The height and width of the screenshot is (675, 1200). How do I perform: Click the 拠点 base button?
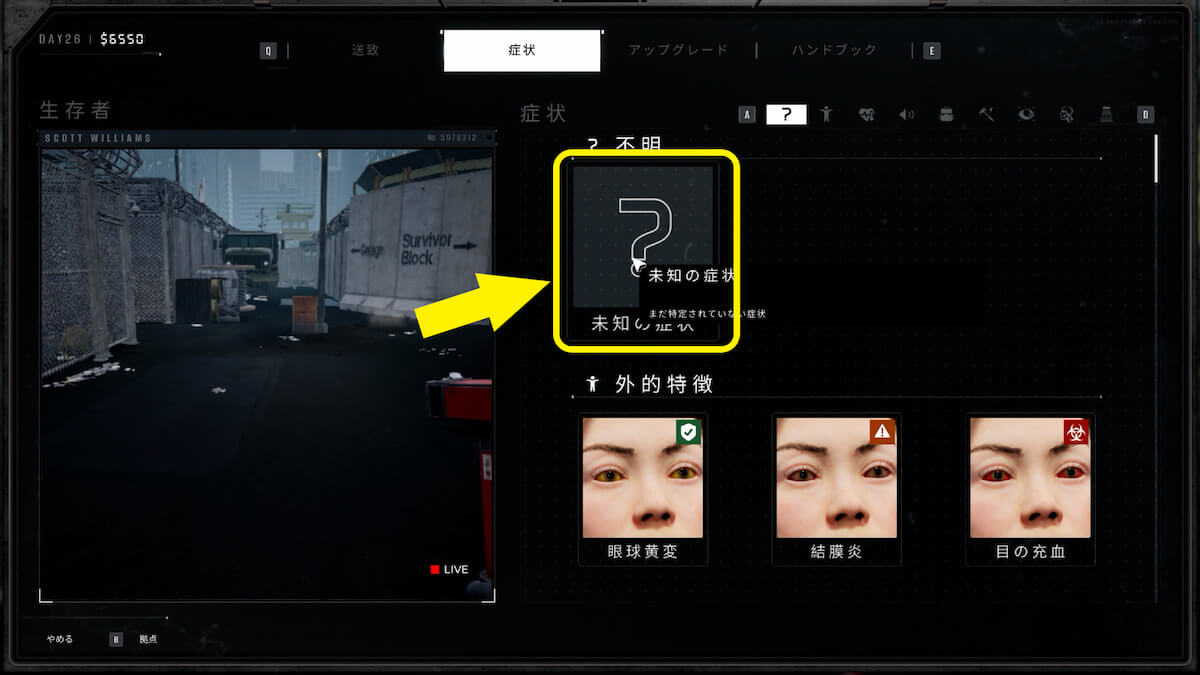(148, 639)
